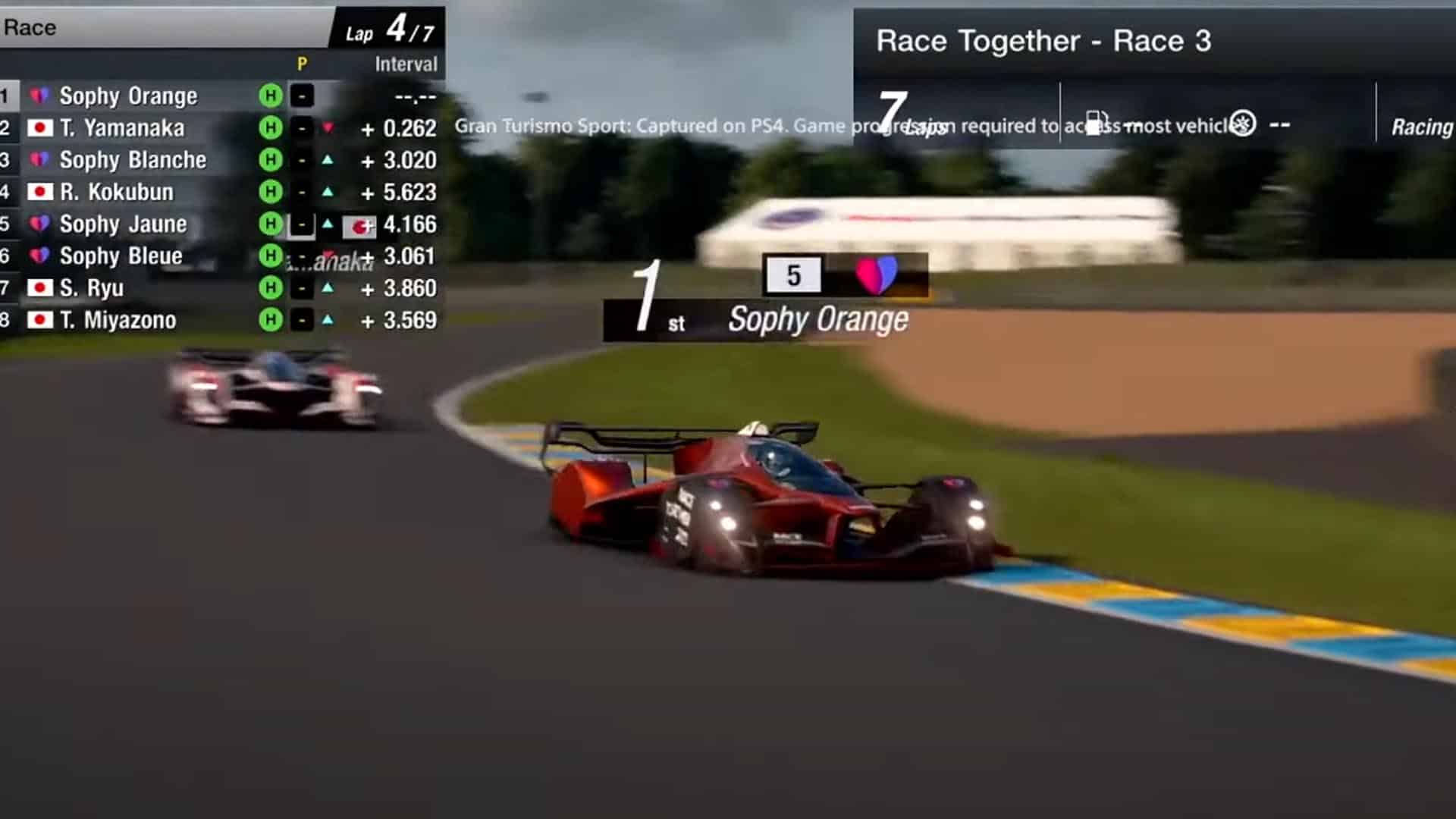Click the Sophy heart emblem beside Sophy Orange
This screenshot has height=819, width=1456.
pos(39,96)
